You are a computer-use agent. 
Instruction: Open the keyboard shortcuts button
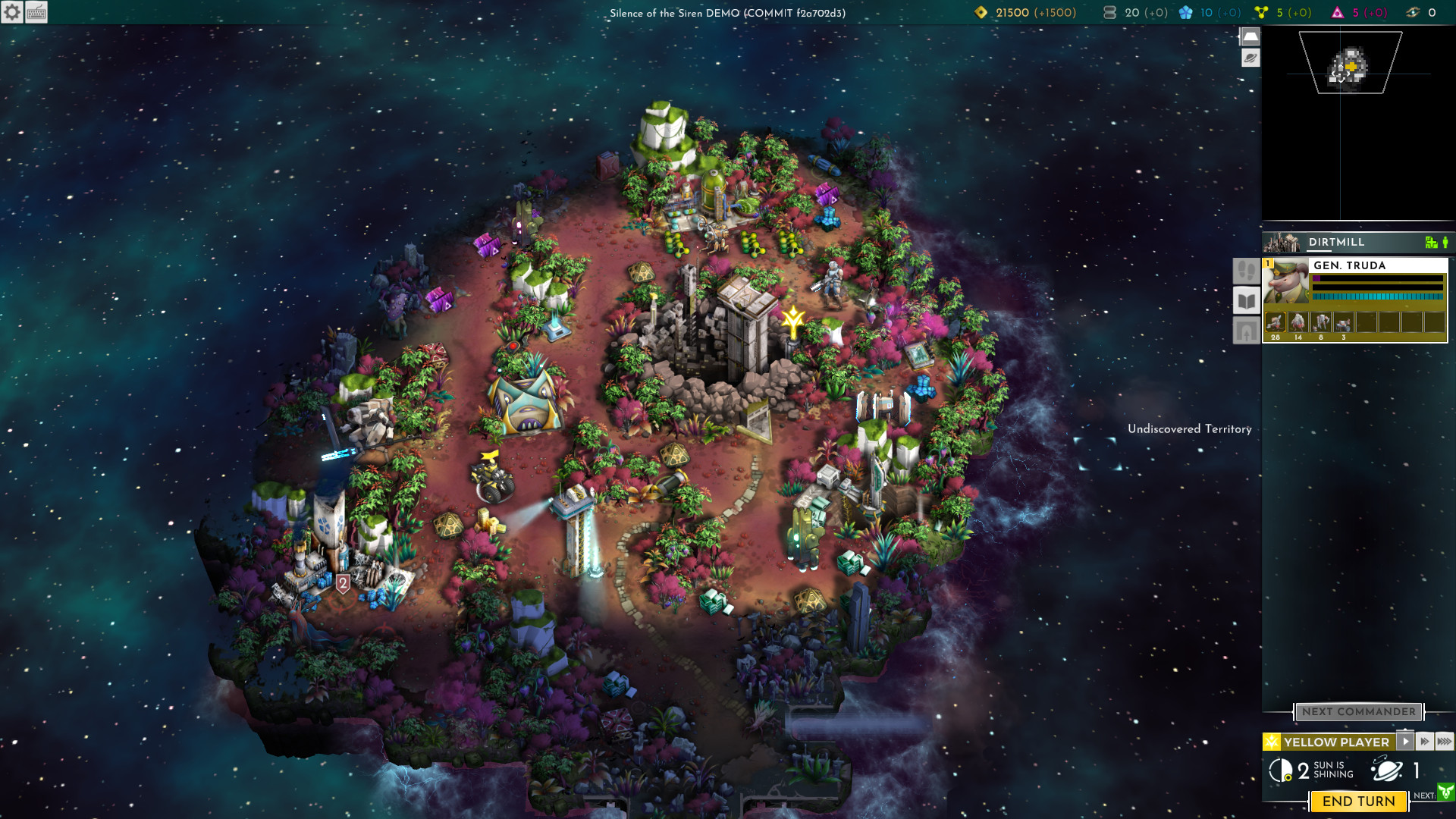tap(36, 12)
